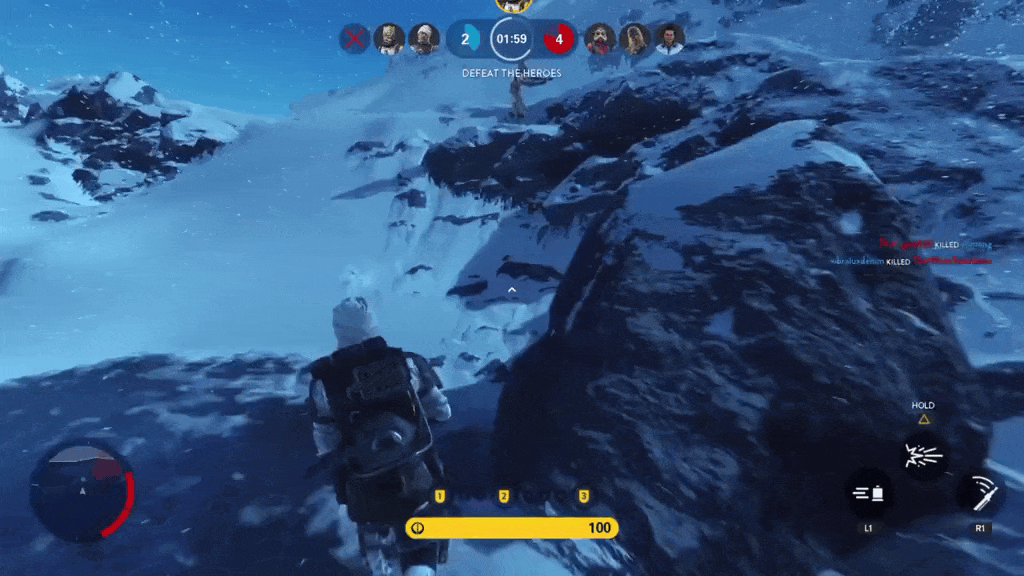The height and width of the screenshot is (576, 1024).
Task: Select the gold-armored villain portrait
Action: pos(389,39)
